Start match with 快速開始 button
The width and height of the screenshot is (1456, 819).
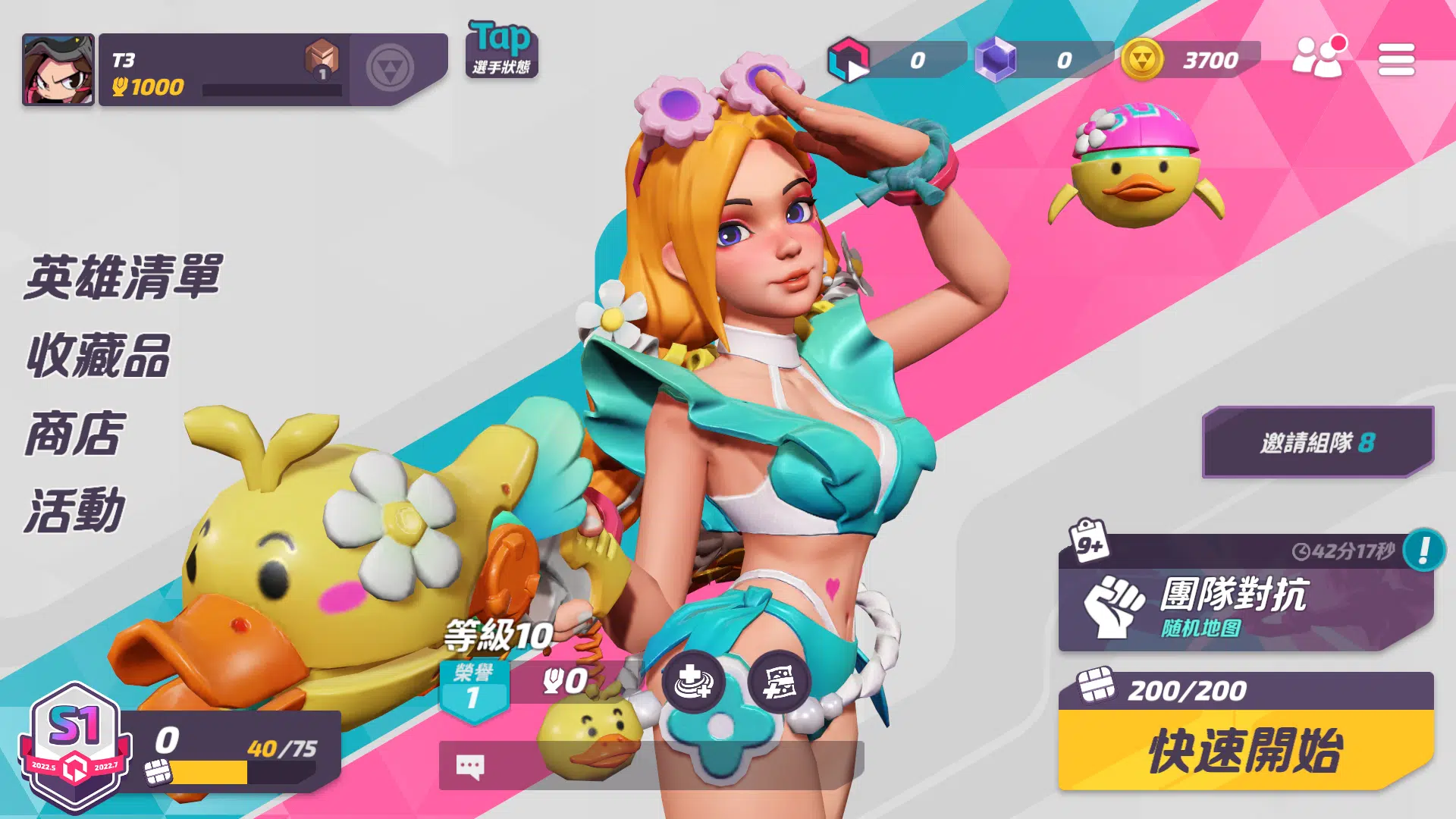(x=1245, y=750)
